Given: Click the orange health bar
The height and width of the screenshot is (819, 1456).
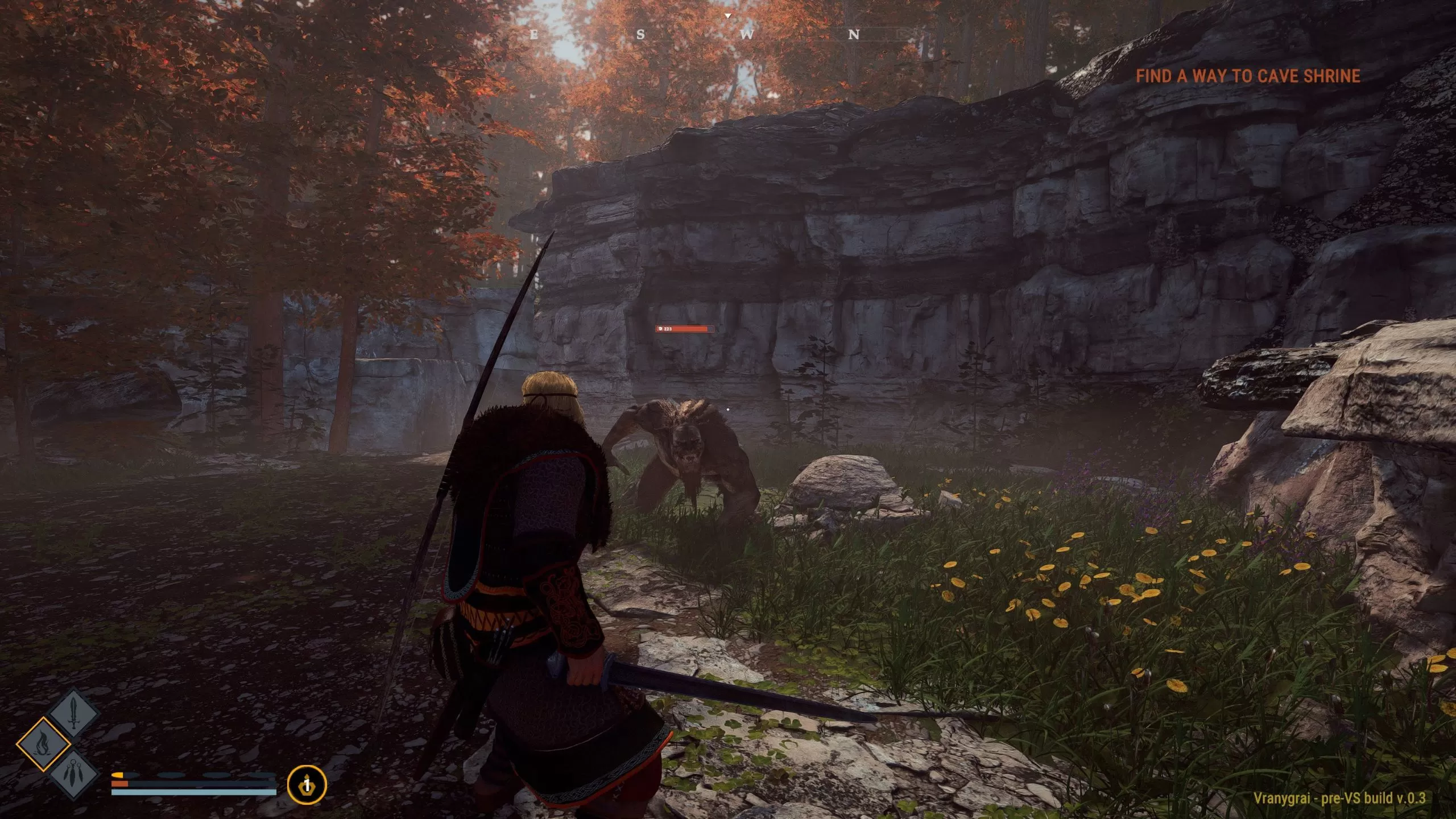Looking at the screenshot, I should point(120,785).
